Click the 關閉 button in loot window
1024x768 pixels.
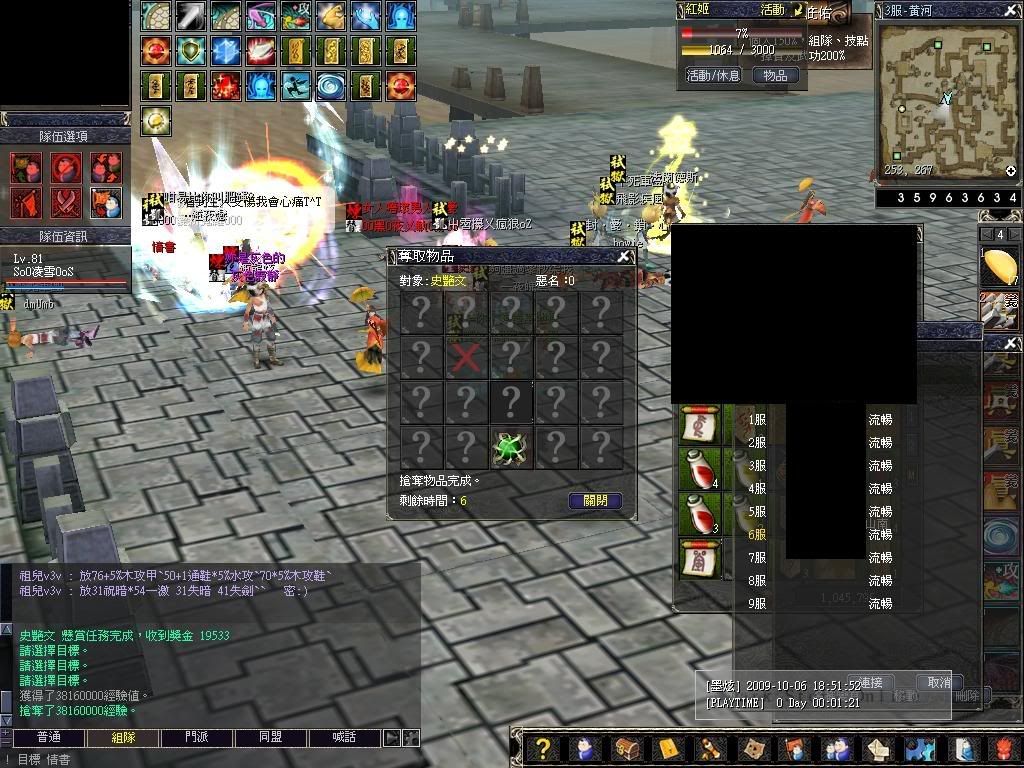595,501
